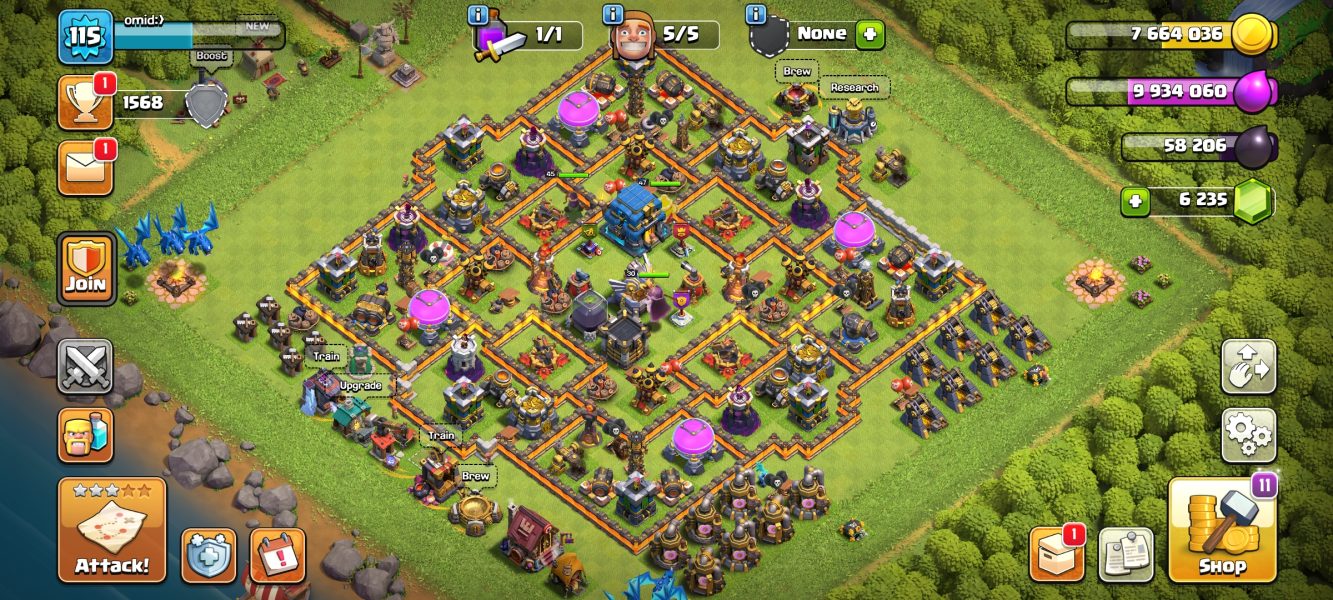Open the Shop
The image size is (1333, 600).
click(1222, 530)
